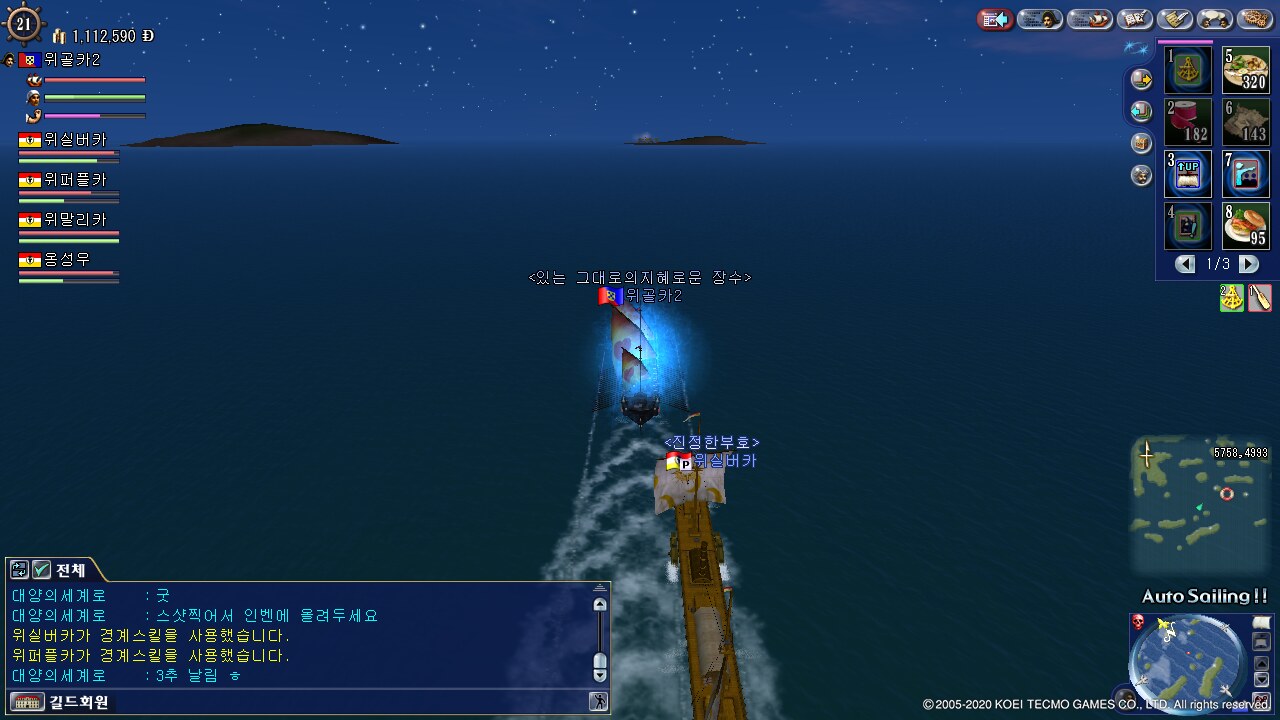This screenshot has width=1280, height=720.
Task: Select party member 옹성우 in the fleet list
Action: [68, 260]
